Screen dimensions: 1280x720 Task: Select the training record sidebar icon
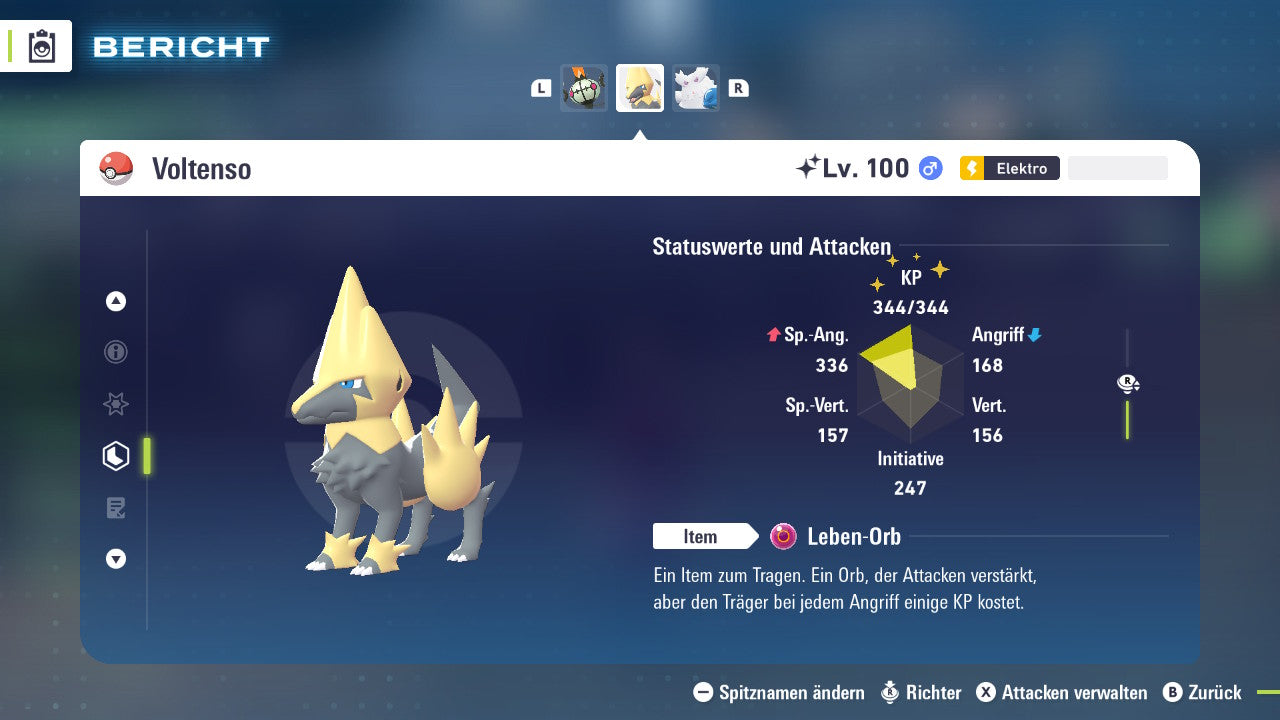click(116, 507)
